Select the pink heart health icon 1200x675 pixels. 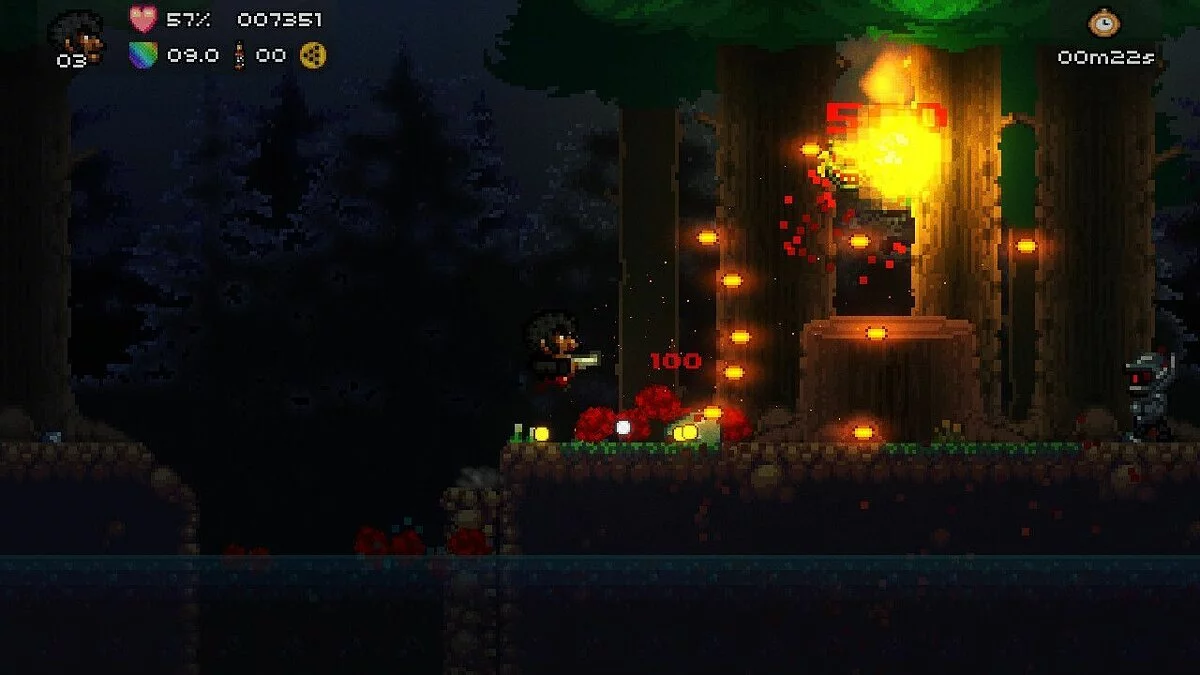[x=144, y=19]
